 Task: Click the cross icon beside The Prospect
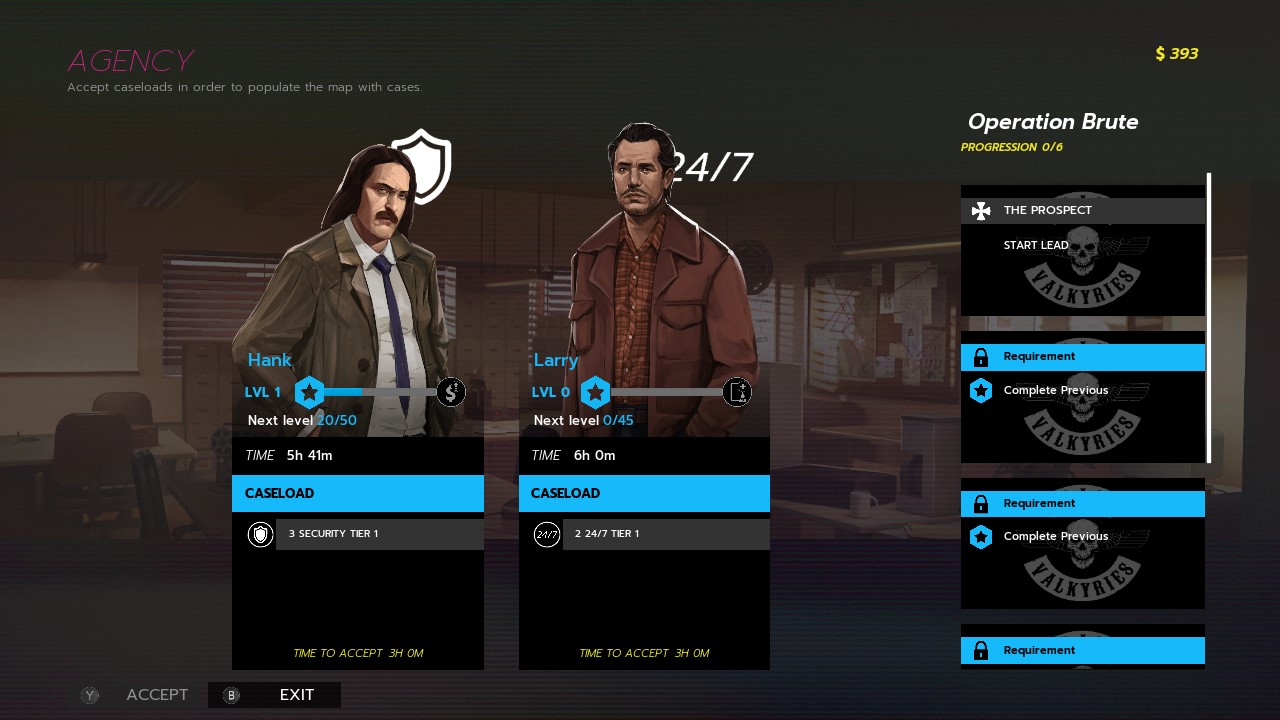(980, 210)
